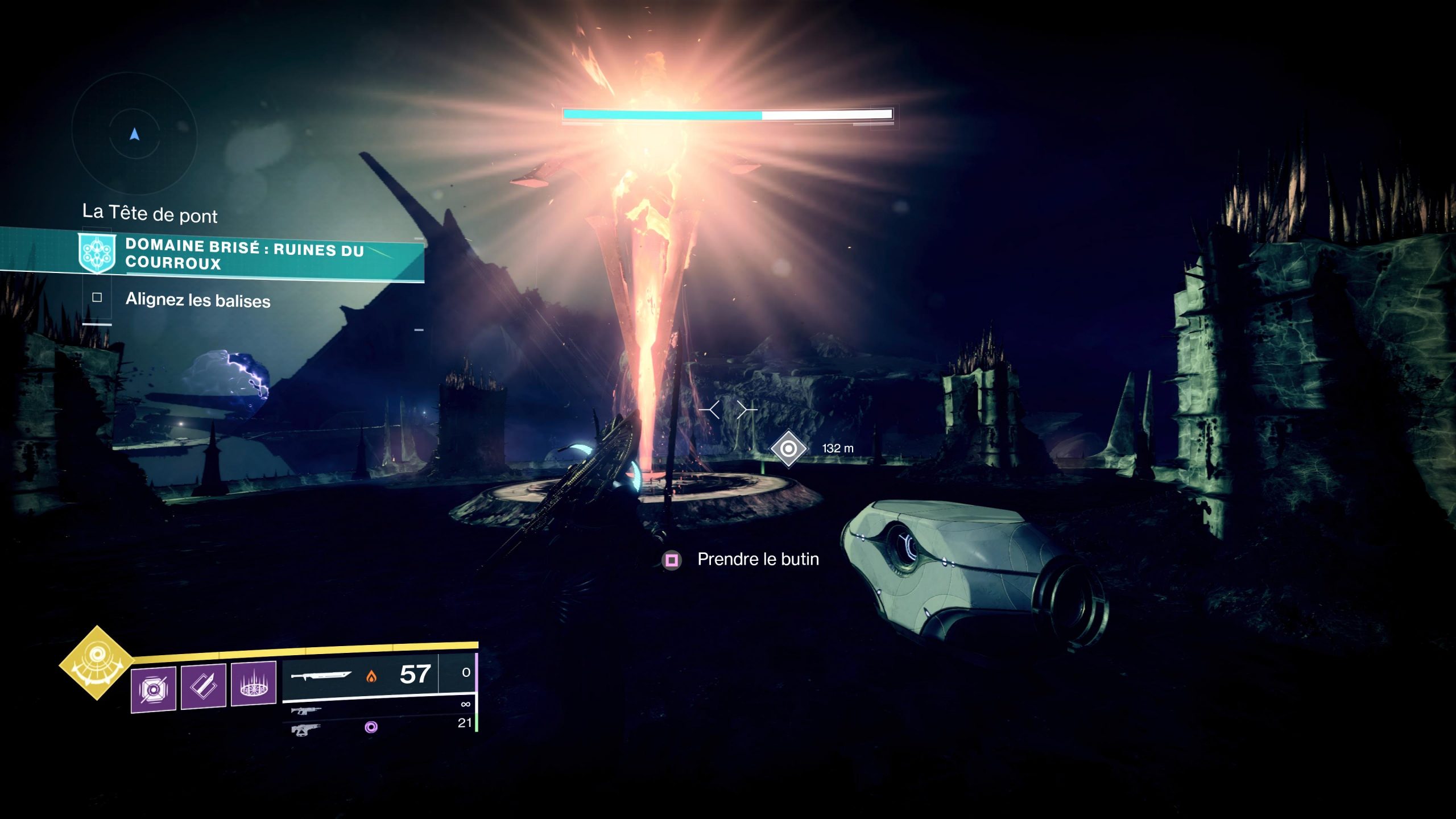This screenshot has height=819, width=1456.
Task: Activate the yellow diamond Super icon
Action: [x=97, y=662]
